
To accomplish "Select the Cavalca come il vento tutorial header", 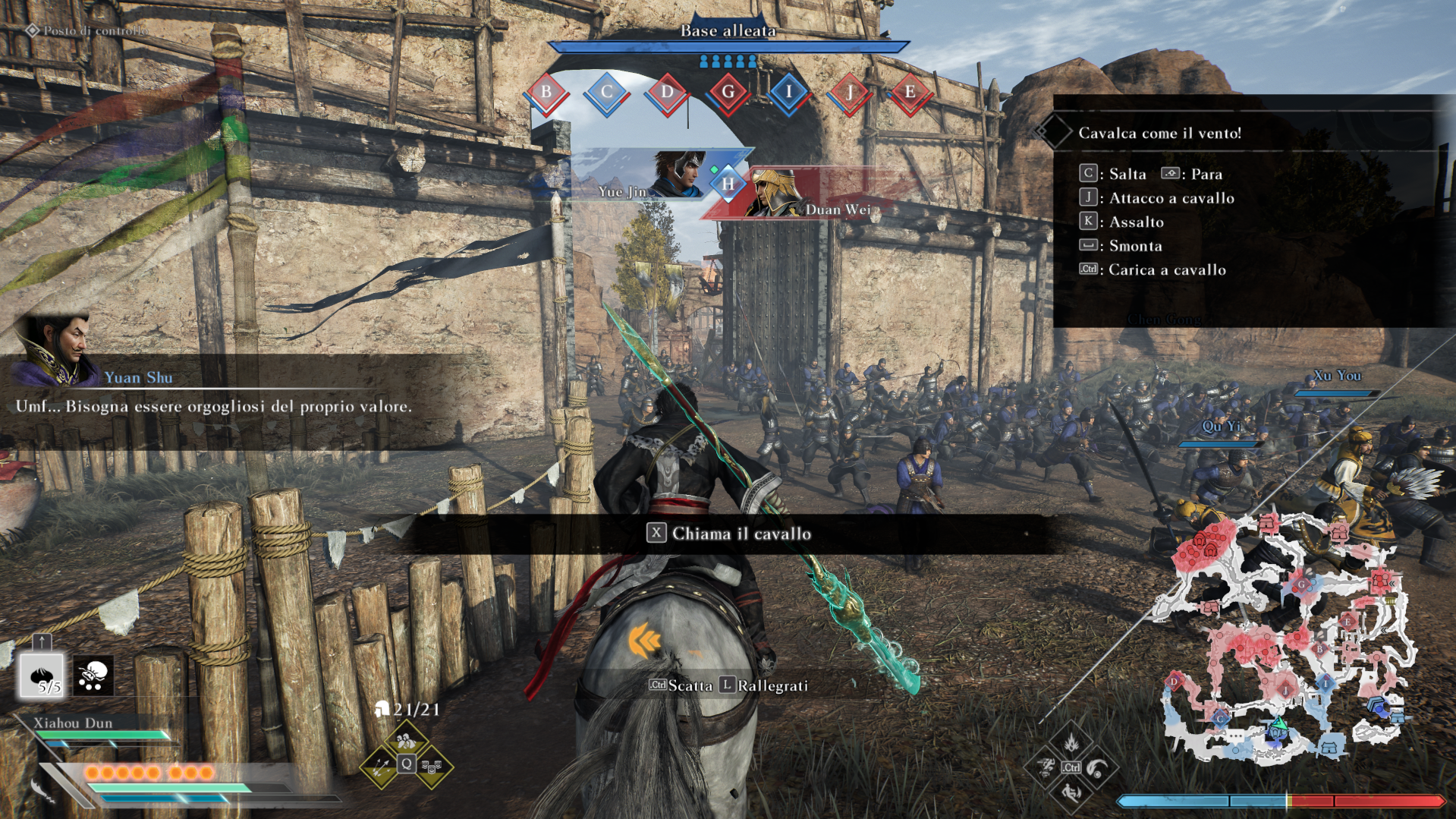I will 1159,134.
